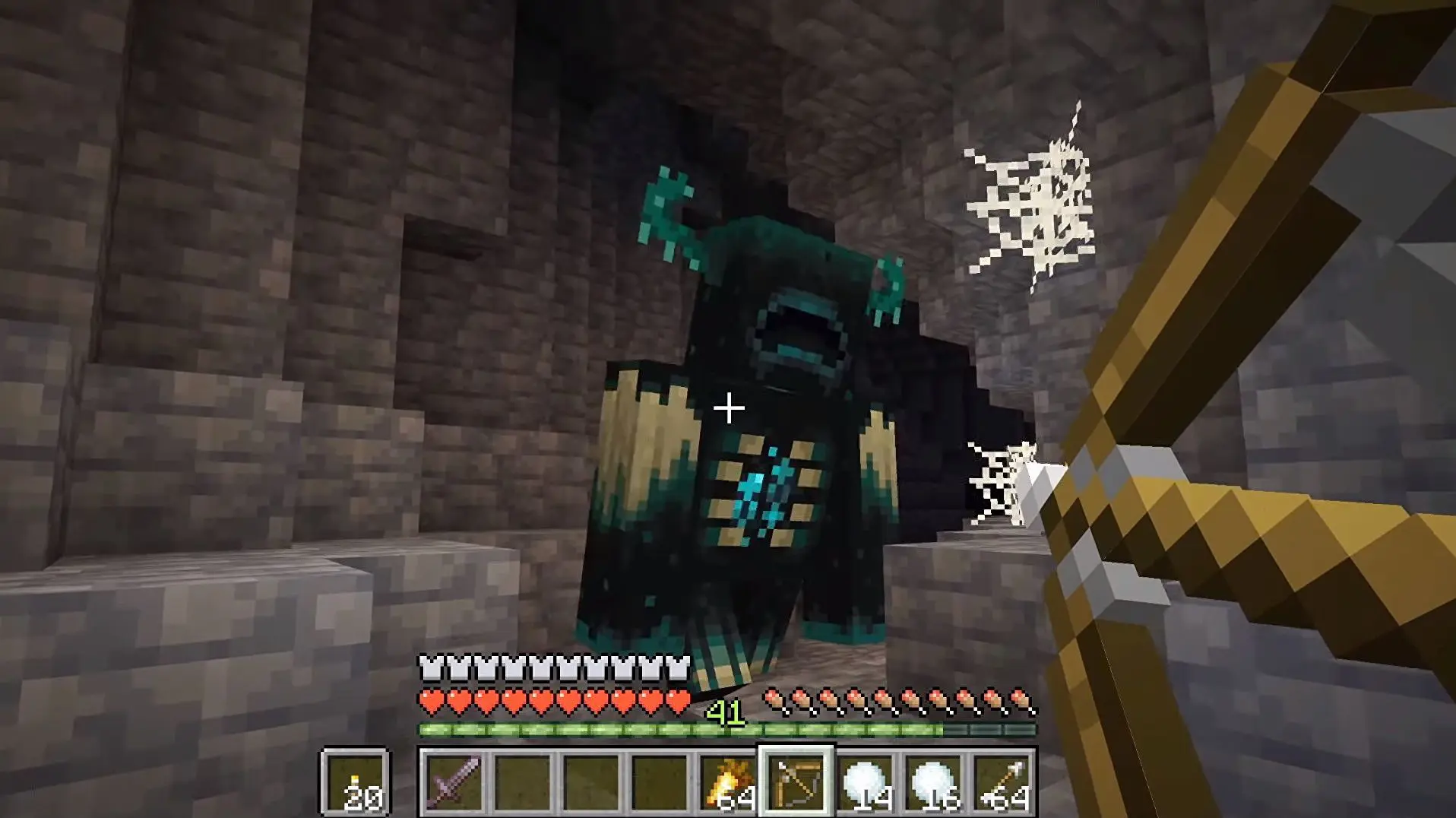Click the rightmost heart in the health bar
Screen dimensions: 1456x818
[x=676, y=701]
